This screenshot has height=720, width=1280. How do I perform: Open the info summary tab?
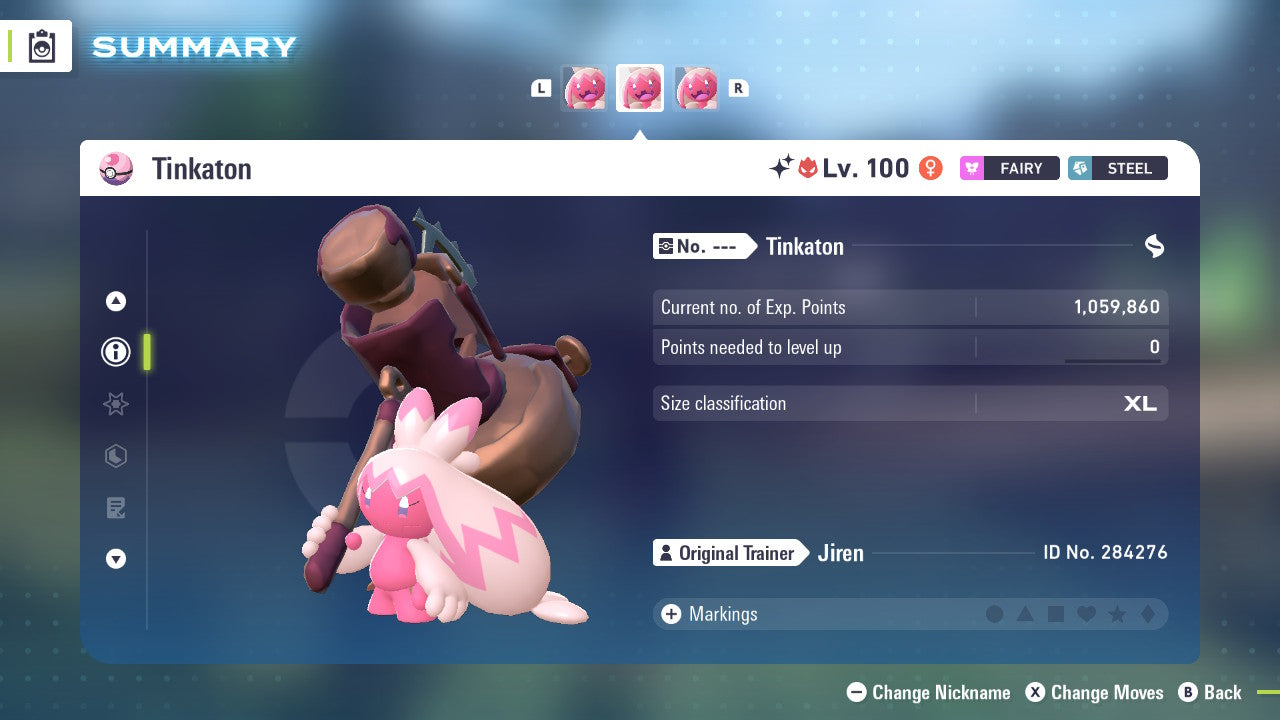coord(116,352)
